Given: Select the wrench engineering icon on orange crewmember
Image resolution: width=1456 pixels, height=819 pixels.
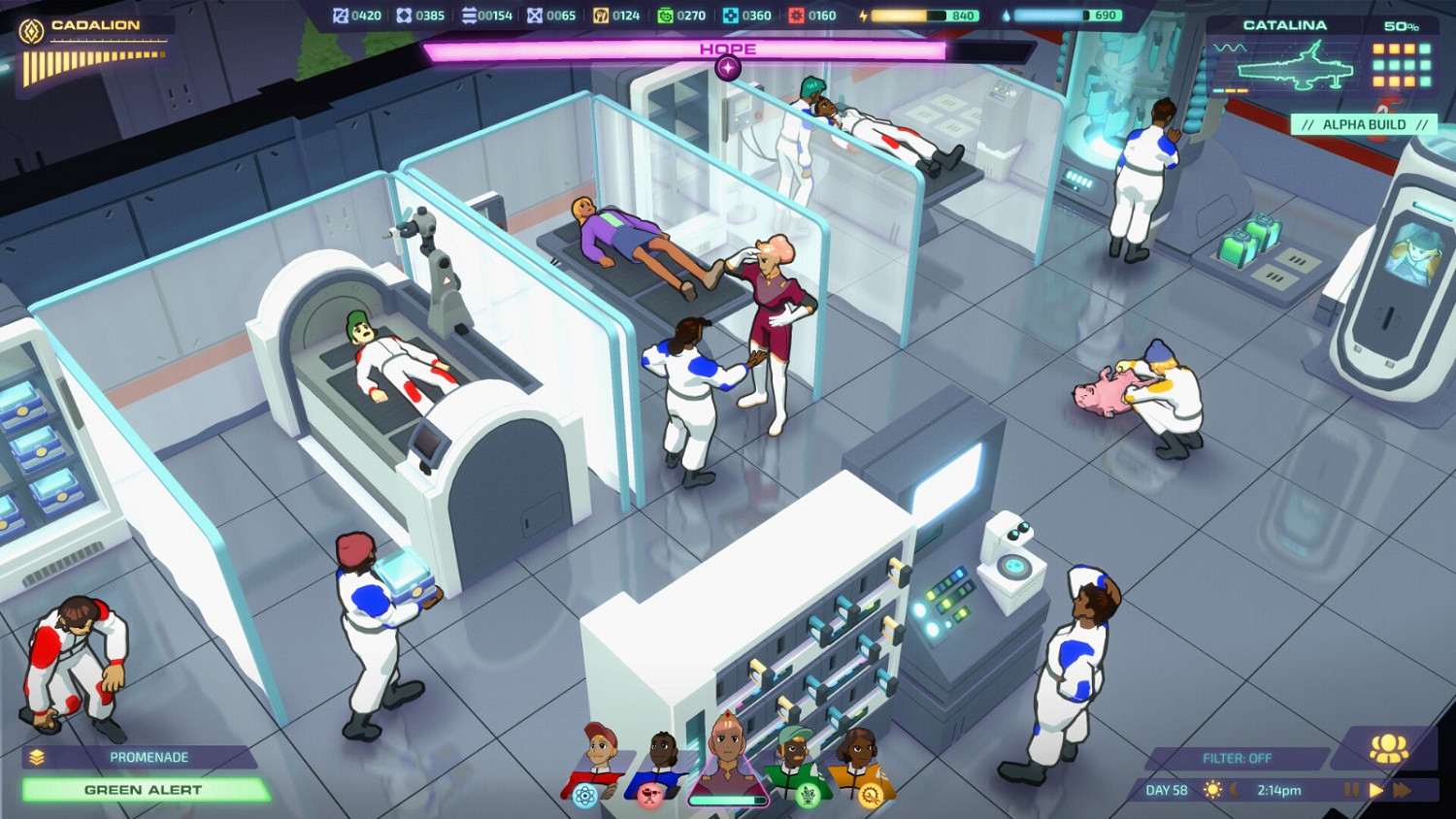Looking at the screenshot, I should [871, 795].
